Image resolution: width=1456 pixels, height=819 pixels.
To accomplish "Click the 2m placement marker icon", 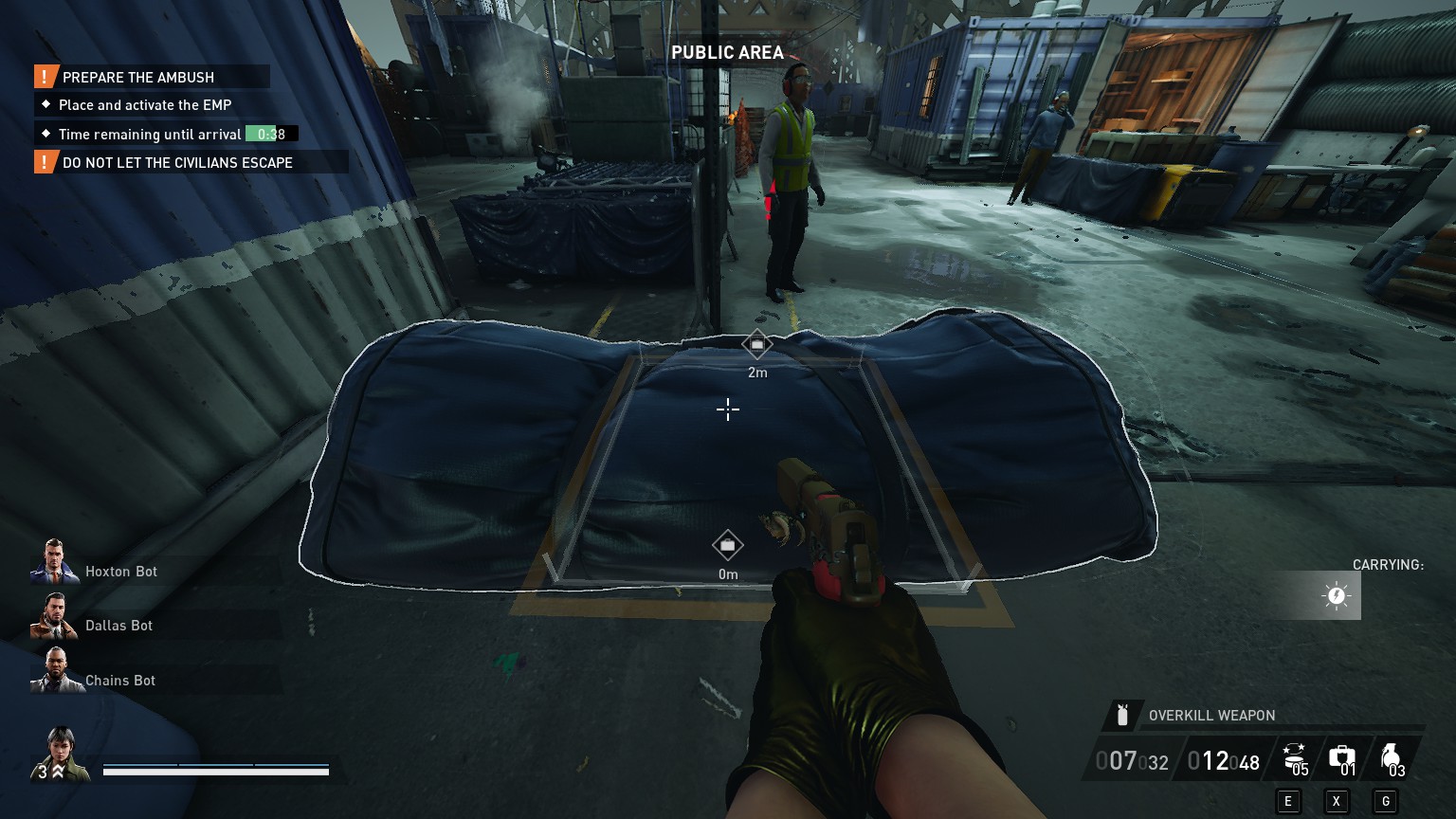I will [x=756, y=343].
